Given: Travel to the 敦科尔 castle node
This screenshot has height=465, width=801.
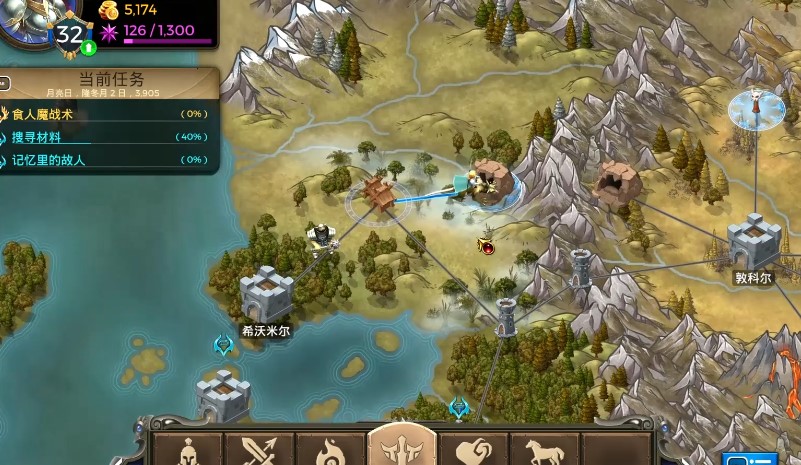Looking at the screenshot, I should [753, 242].
